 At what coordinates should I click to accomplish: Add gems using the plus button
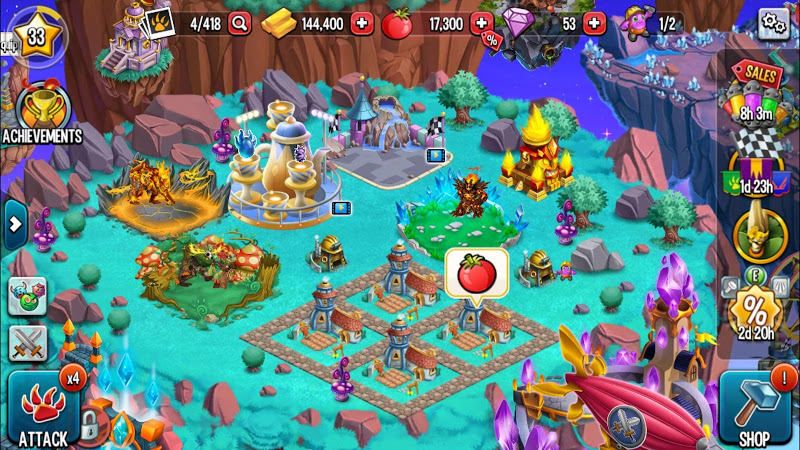[594, 24]
